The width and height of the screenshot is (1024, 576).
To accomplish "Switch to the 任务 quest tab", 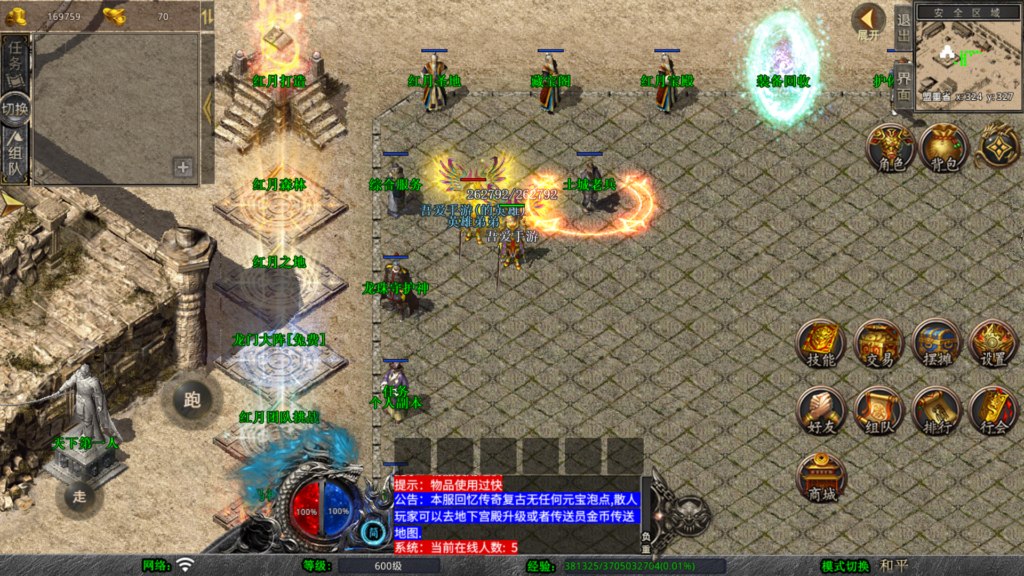I will coord(15,63).
